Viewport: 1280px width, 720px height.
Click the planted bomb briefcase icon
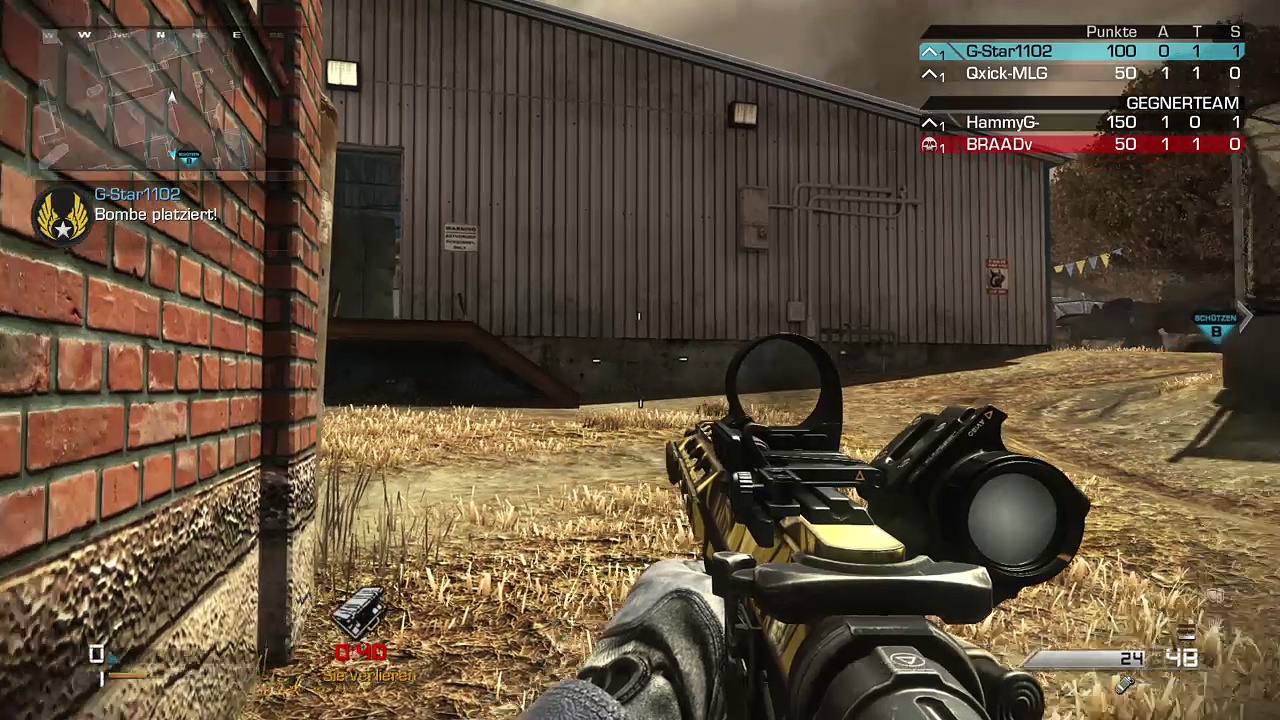(360, 612)
